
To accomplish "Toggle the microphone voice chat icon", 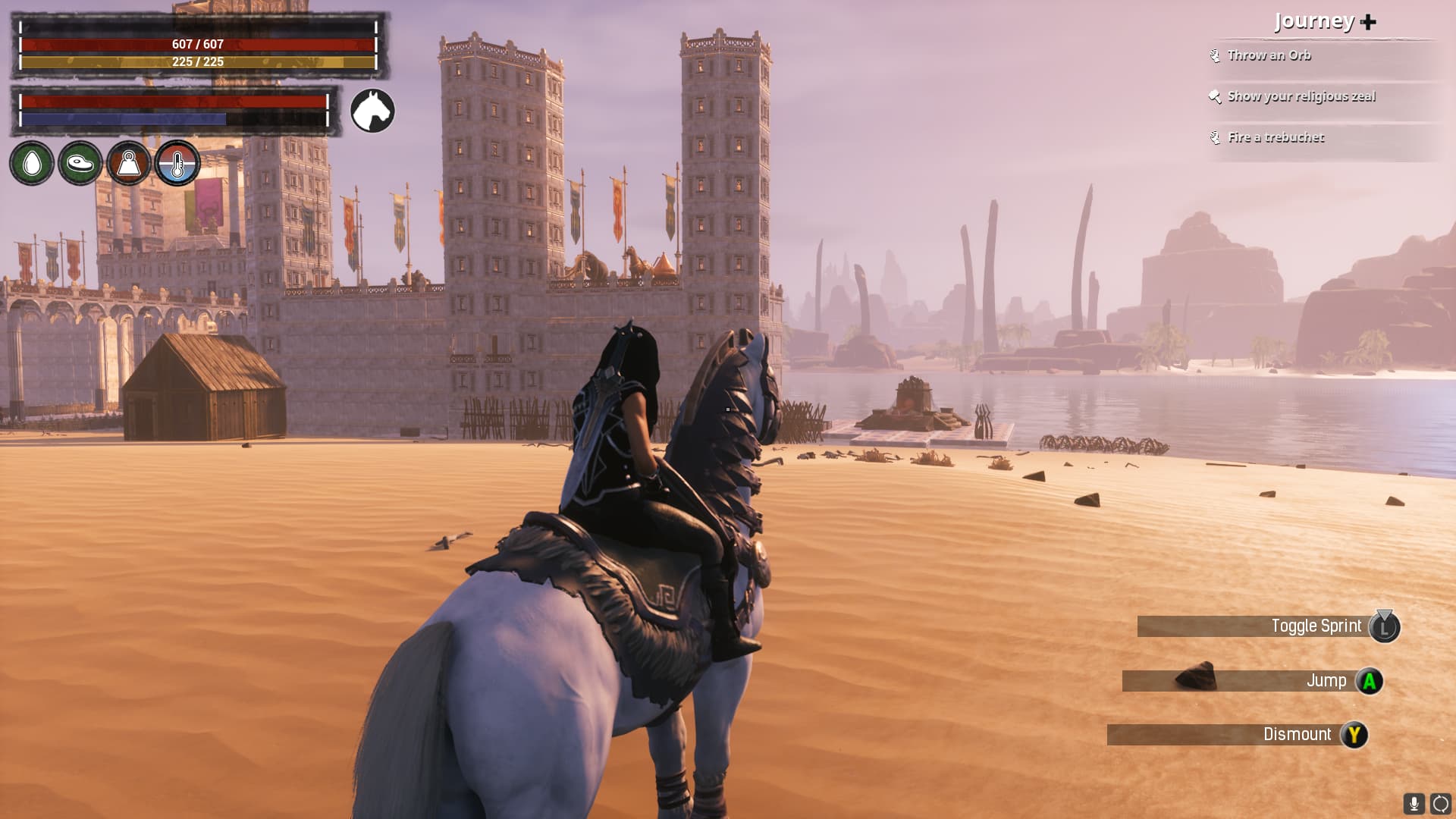I will pyautogui.click(x=1414, y=803).
